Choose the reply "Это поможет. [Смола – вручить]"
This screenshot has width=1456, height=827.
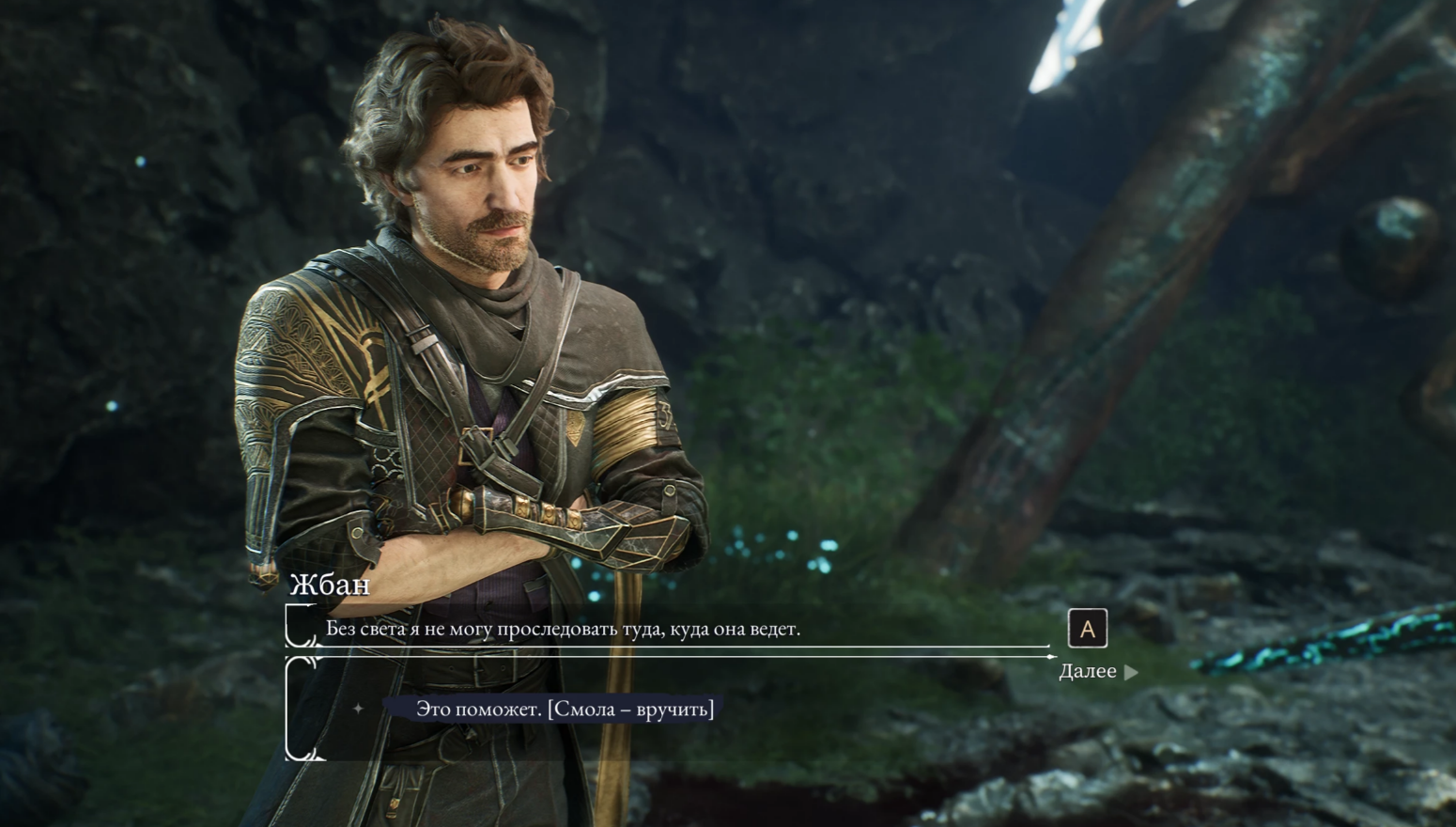pos(565,709)
